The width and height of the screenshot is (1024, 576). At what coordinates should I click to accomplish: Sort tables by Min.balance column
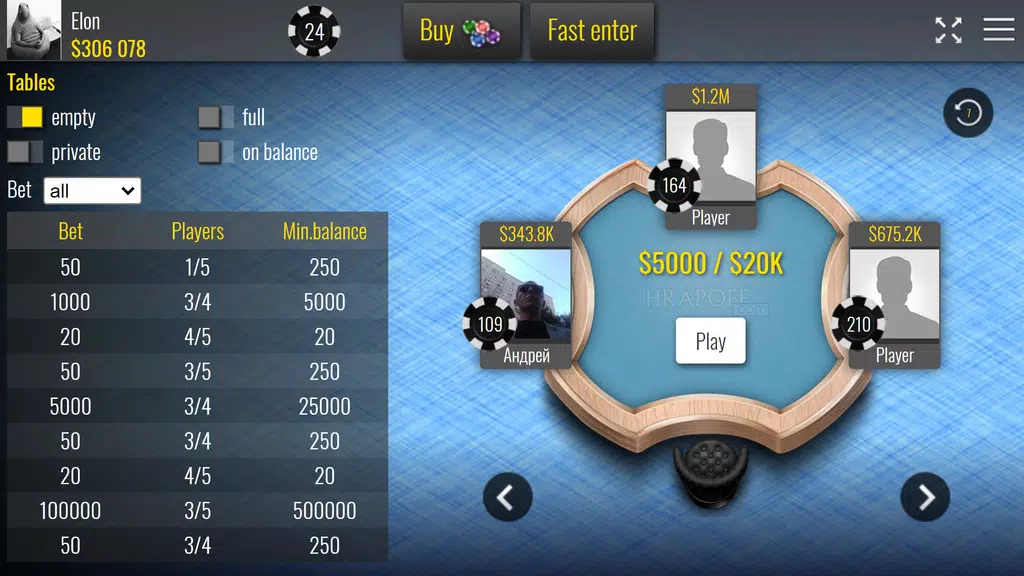[x=324, y=231]
